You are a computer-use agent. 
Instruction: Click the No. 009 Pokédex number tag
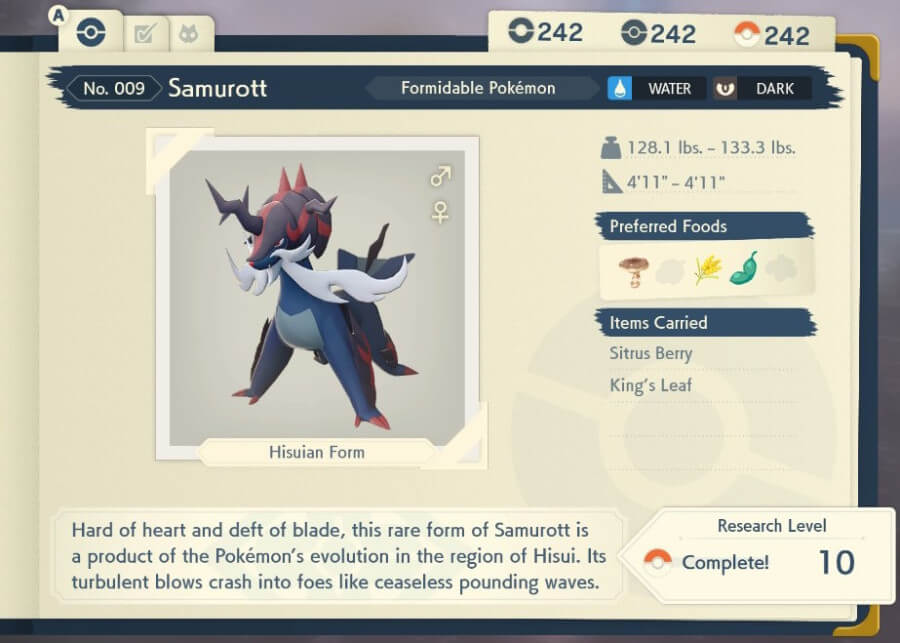(113, 88)
